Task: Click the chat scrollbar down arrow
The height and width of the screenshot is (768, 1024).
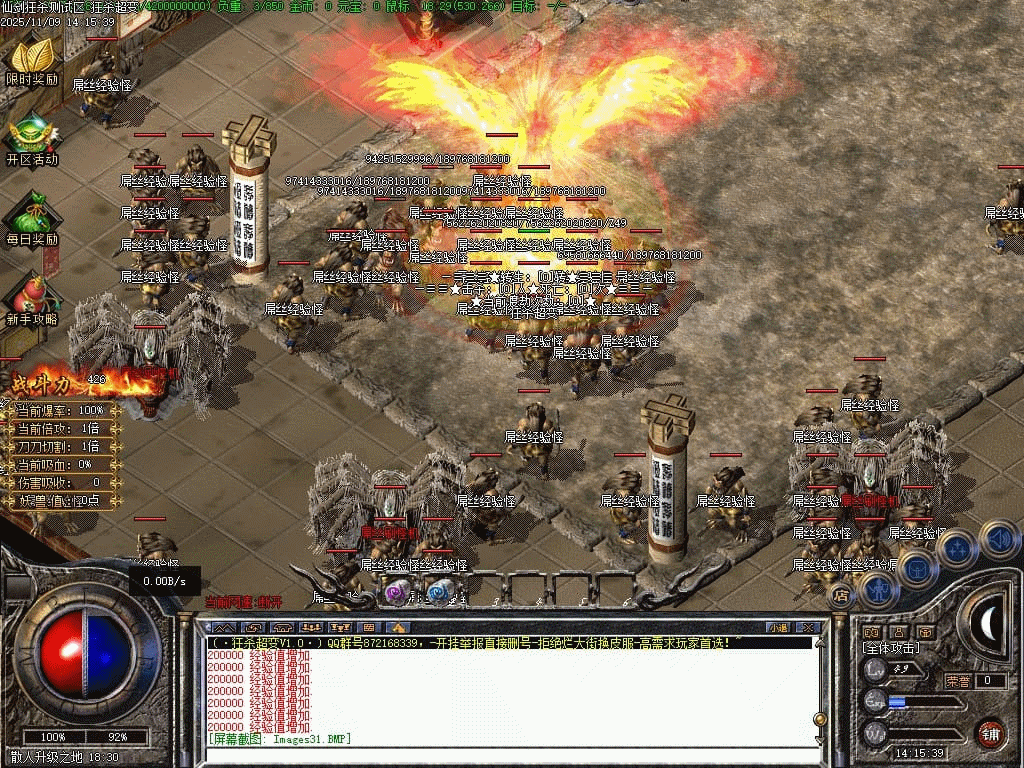Action: click(x=820, y=739)
